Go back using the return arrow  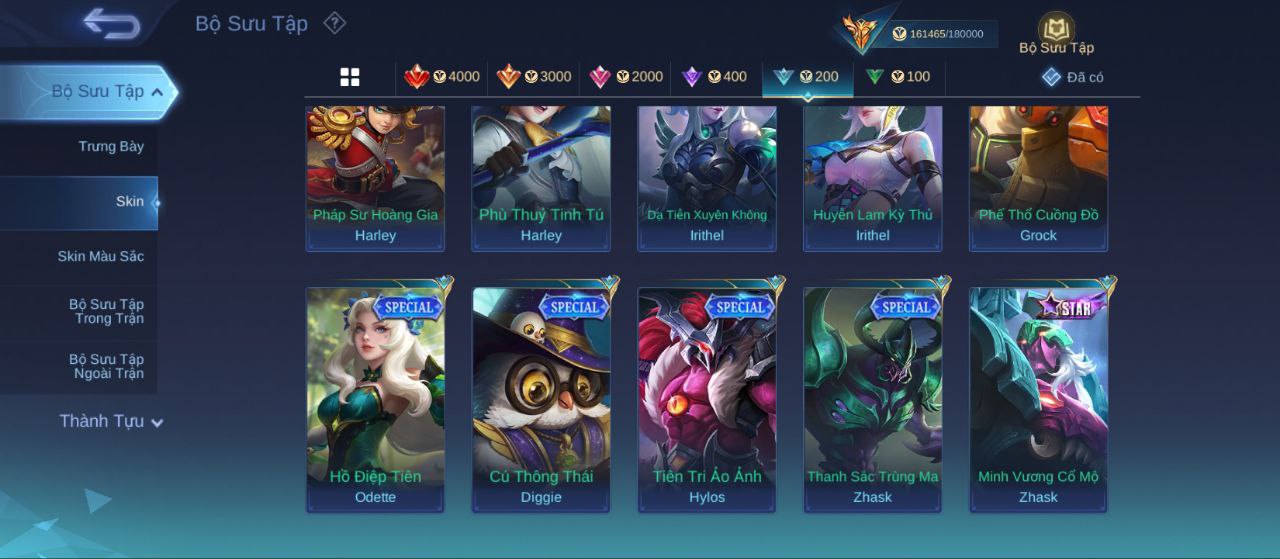111,23
